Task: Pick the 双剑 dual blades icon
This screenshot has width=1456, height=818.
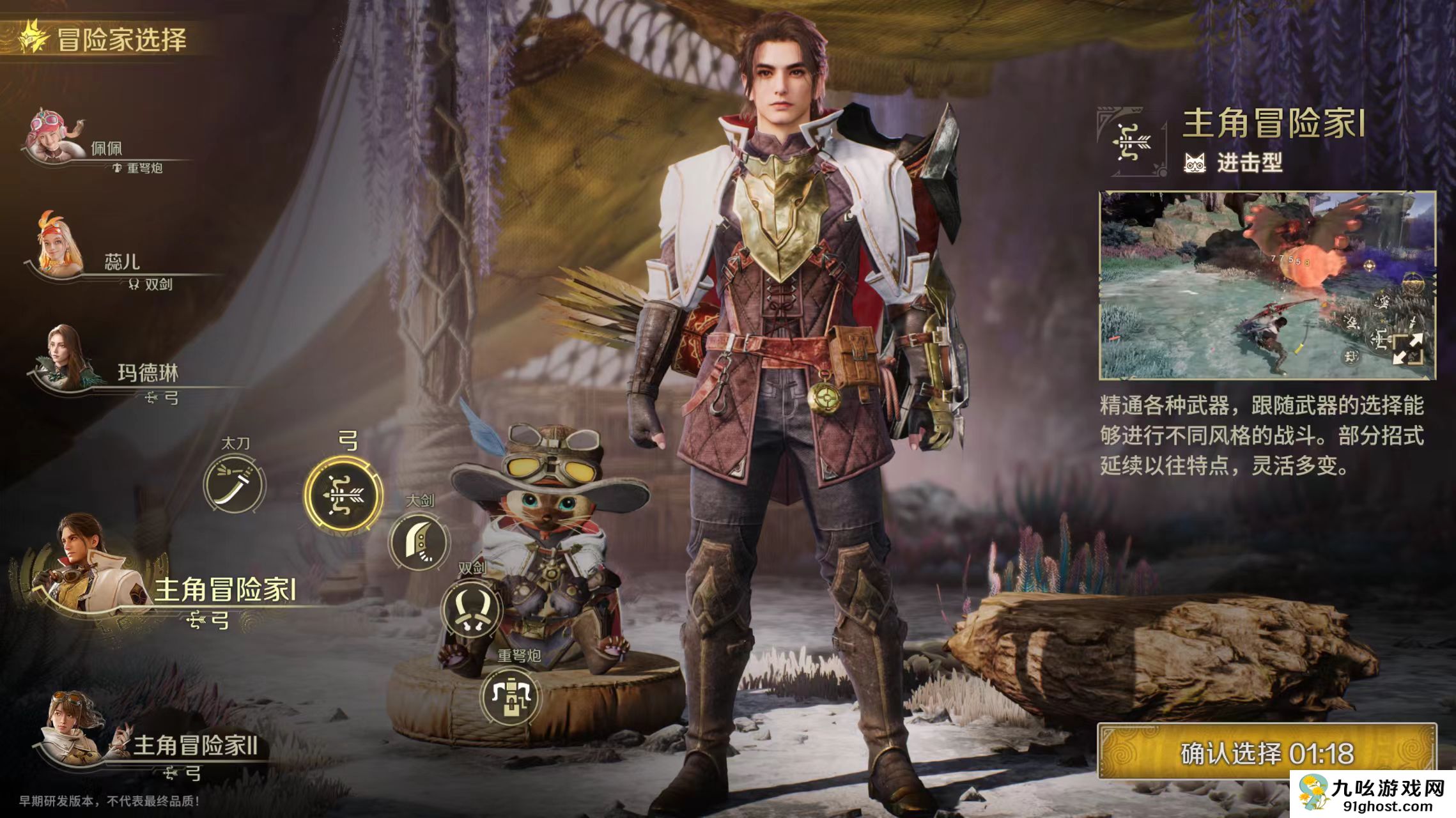Action: coord(472,608)
